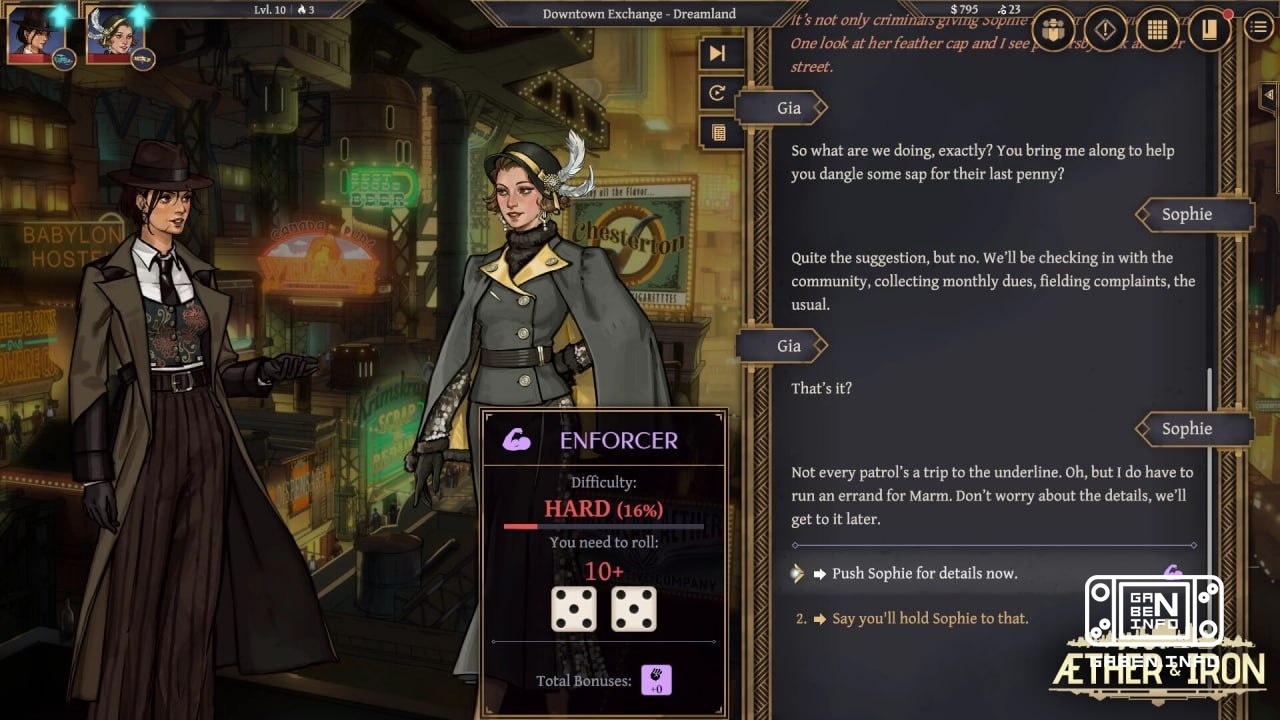Viewport: 1280px width, 720px height.
Task: Open the journal with red notification dot
Action: click(x=1208, y=29)
